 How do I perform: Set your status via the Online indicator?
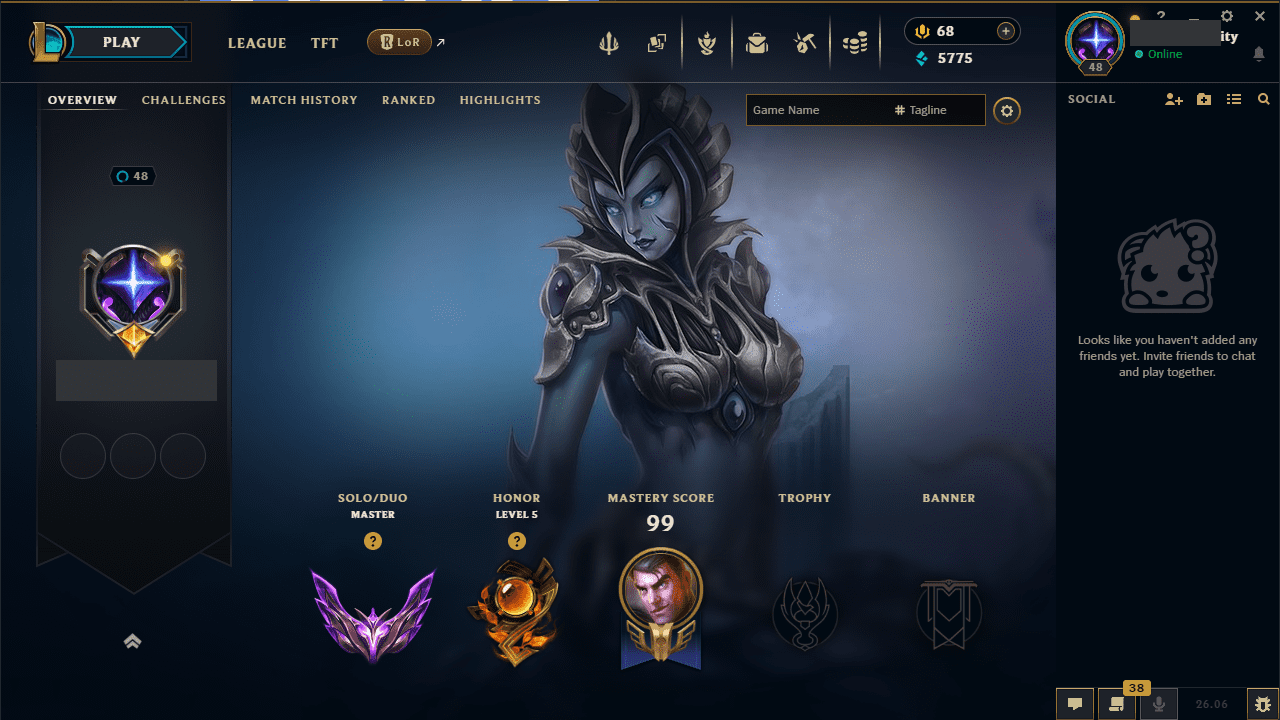tap(1162, 55)
